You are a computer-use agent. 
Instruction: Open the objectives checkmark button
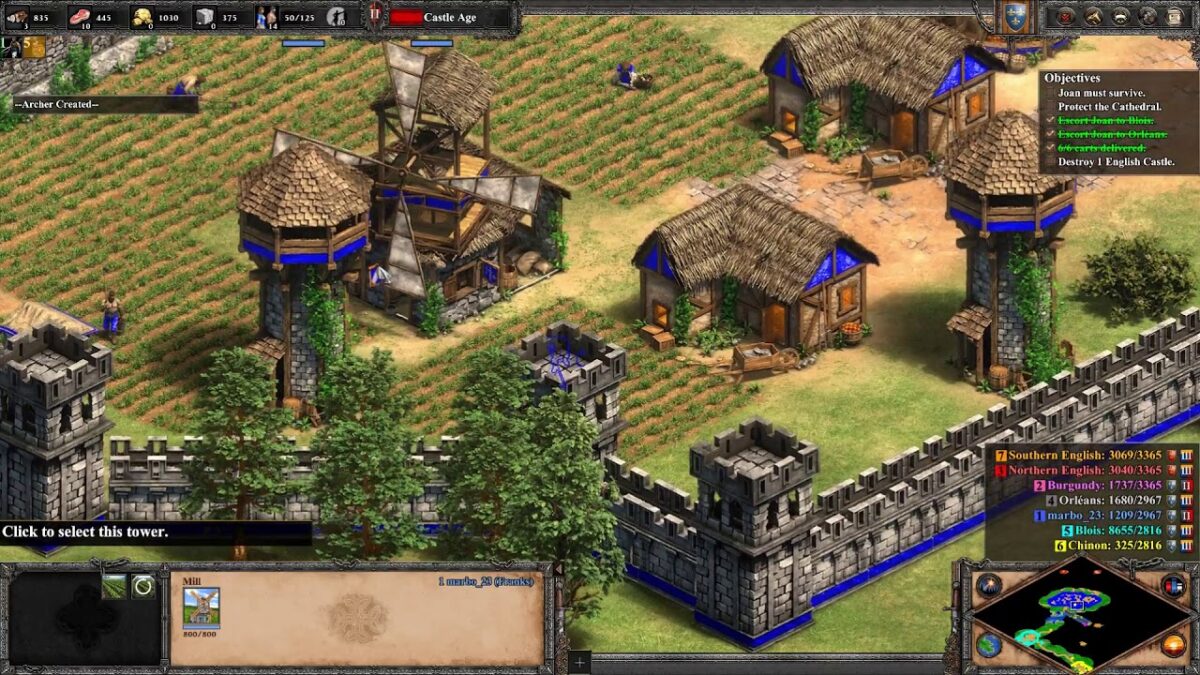point(1065,16)
